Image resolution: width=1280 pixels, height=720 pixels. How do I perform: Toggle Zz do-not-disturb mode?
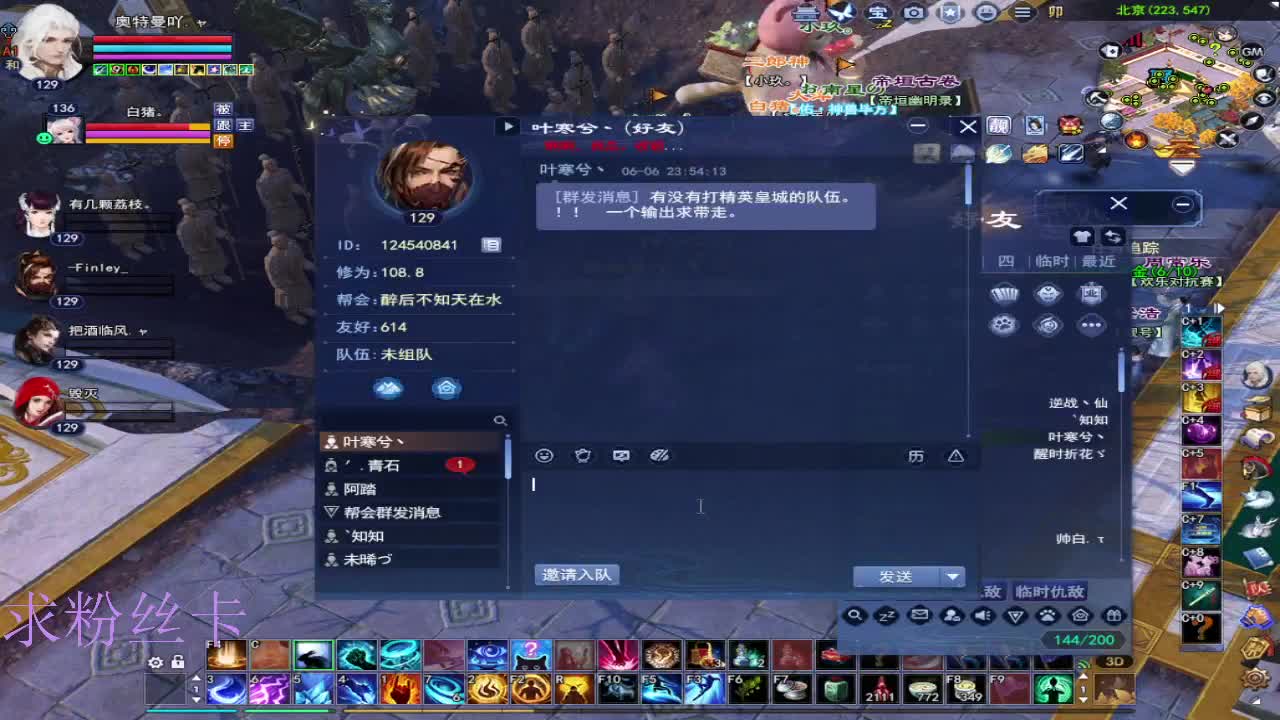click(x=886, y=616)
